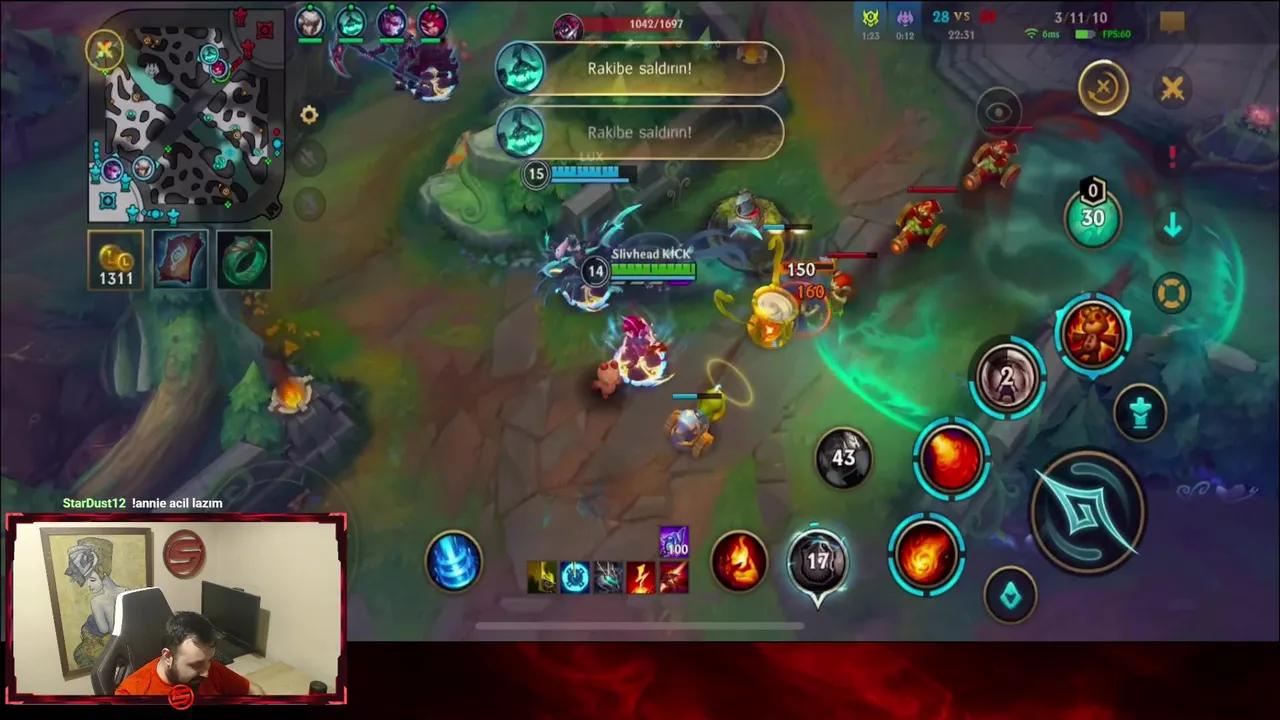Image resolution: width=1280 pixels, height=720 pixels.
Task: Use the Ignite summoner spell
Action: pos(740,560)
